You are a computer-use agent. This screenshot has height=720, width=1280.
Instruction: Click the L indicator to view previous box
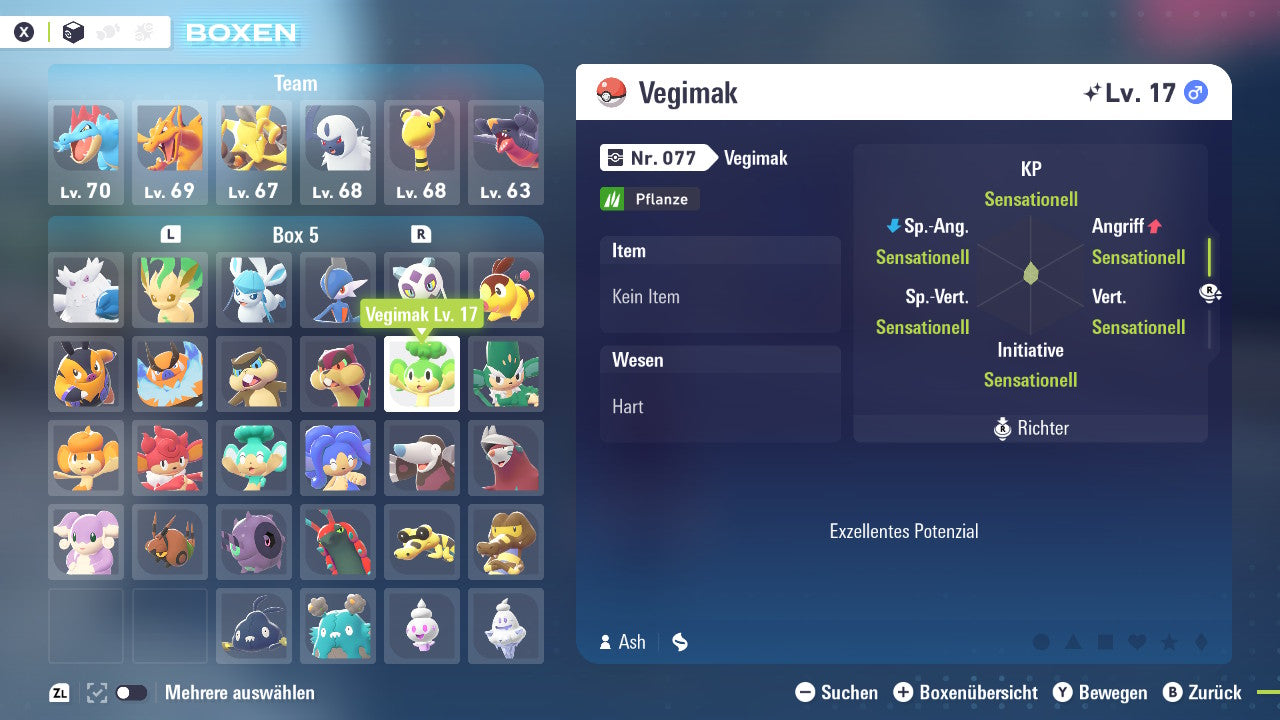(170, 233)
